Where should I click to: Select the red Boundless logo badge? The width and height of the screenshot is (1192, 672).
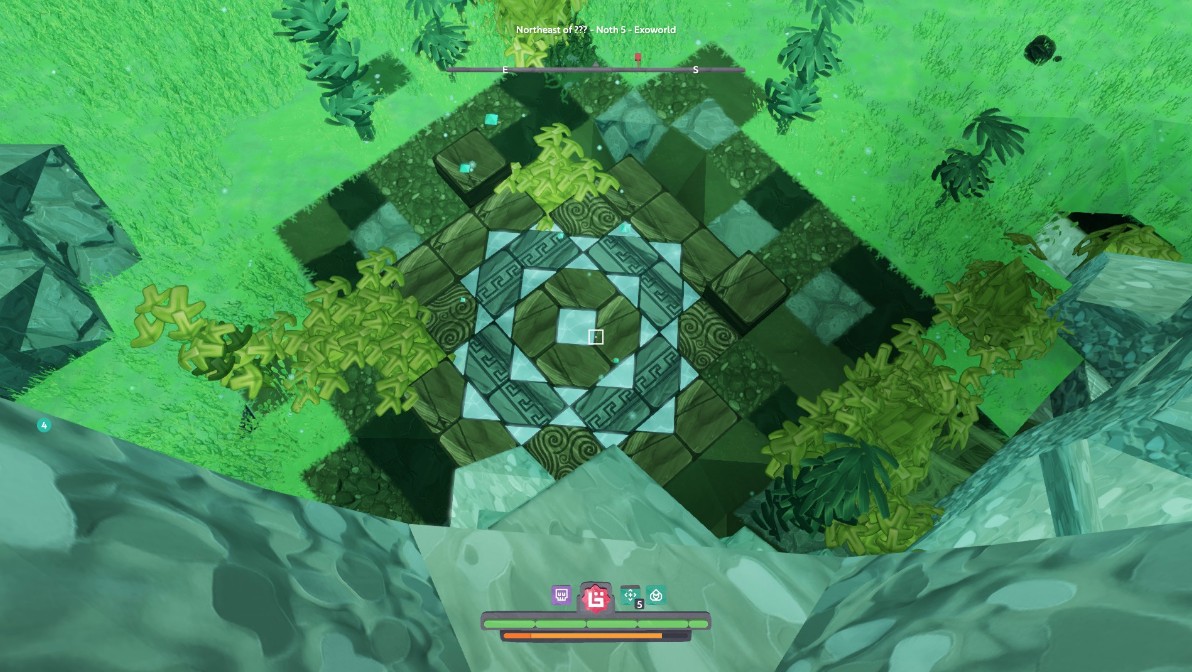(597, 597)
